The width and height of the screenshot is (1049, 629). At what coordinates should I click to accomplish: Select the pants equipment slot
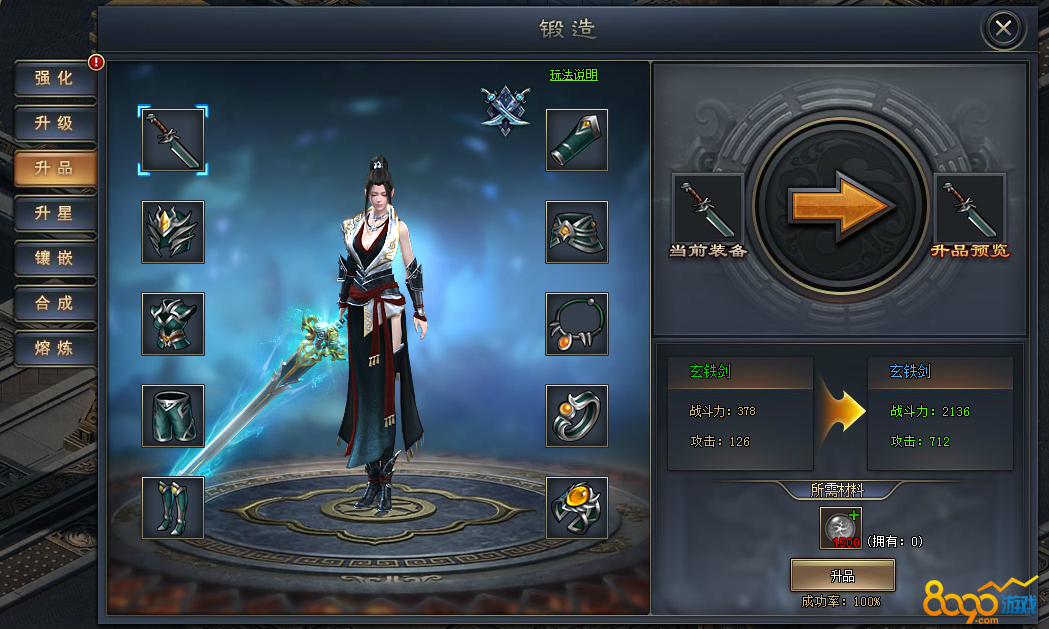tap(173, 416)
